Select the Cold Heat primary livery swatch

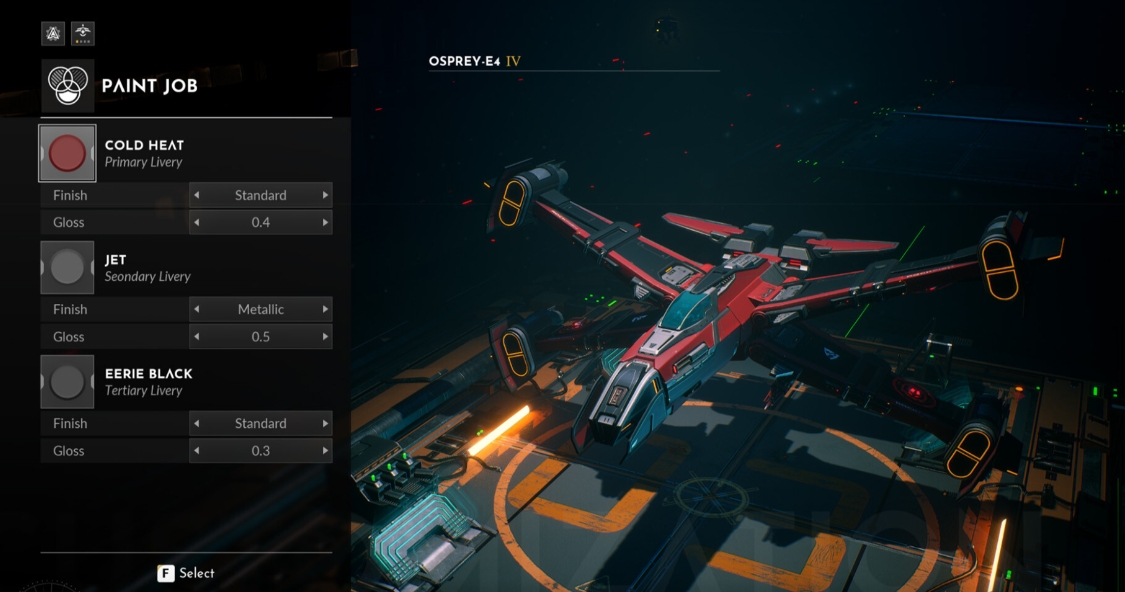coord(67,153)
